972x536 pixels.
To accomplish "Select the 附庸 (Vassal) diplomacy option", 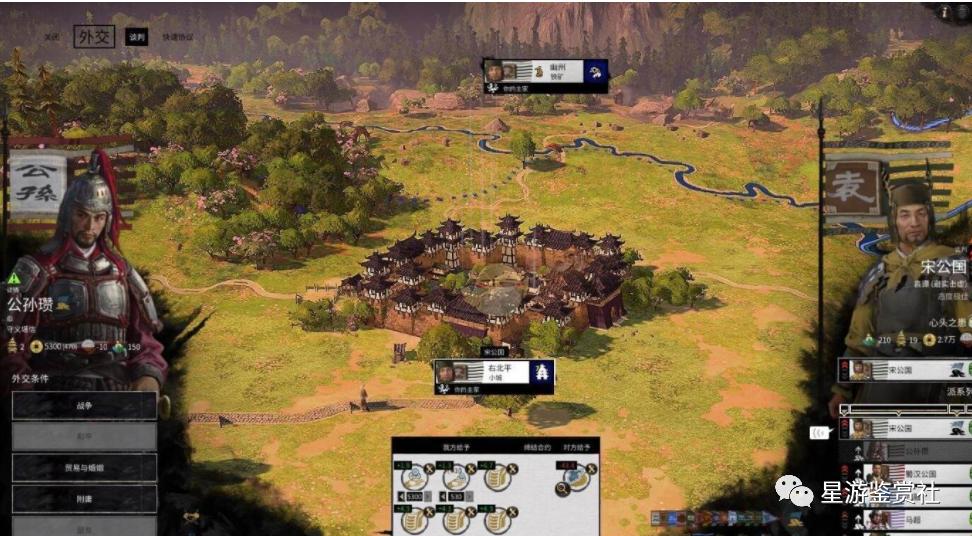I will pyautogui.click(x=85, y=499).
